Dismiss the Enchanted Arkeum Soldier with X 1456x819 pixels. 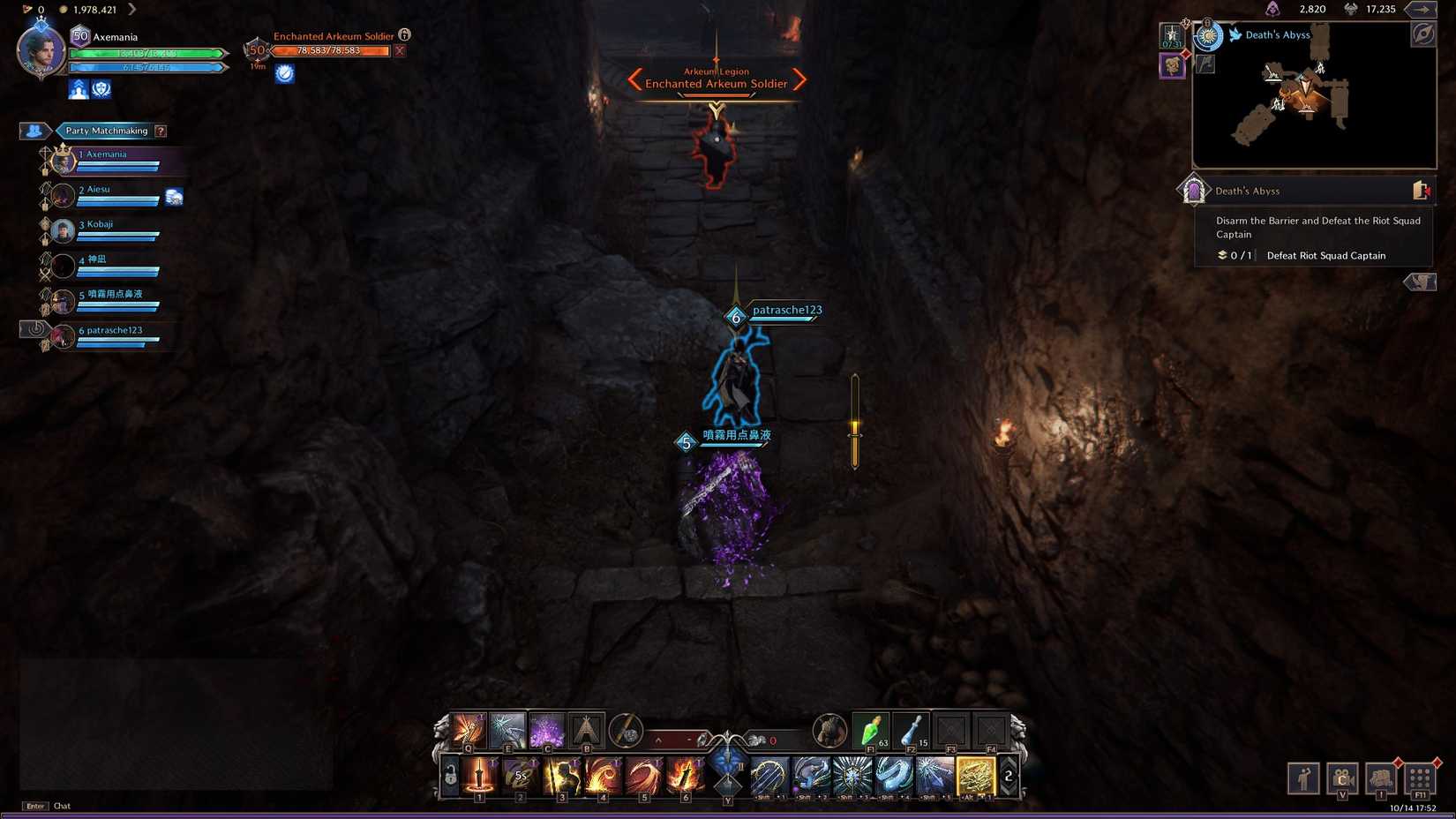click(400, 50)
